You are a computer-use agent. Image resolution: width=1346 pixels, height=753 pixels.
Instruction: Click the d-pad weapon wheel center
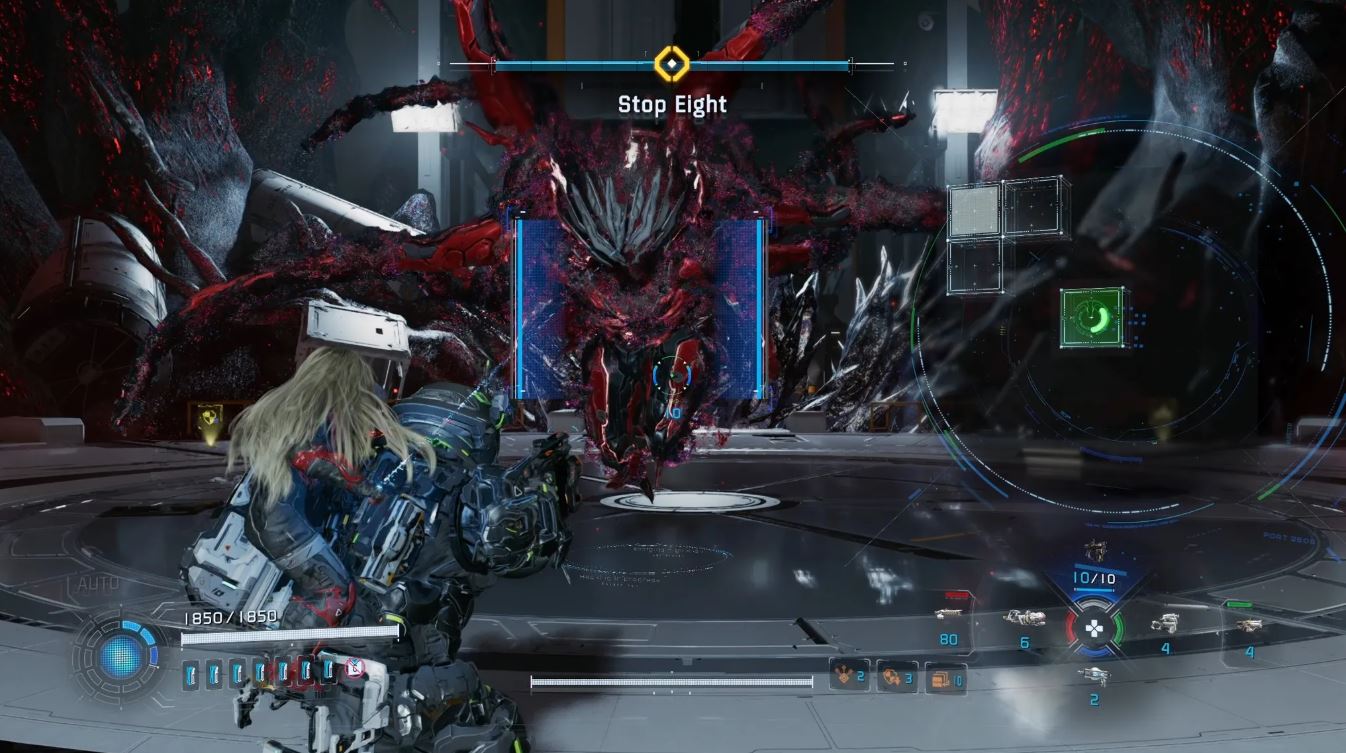point(1094,629)
